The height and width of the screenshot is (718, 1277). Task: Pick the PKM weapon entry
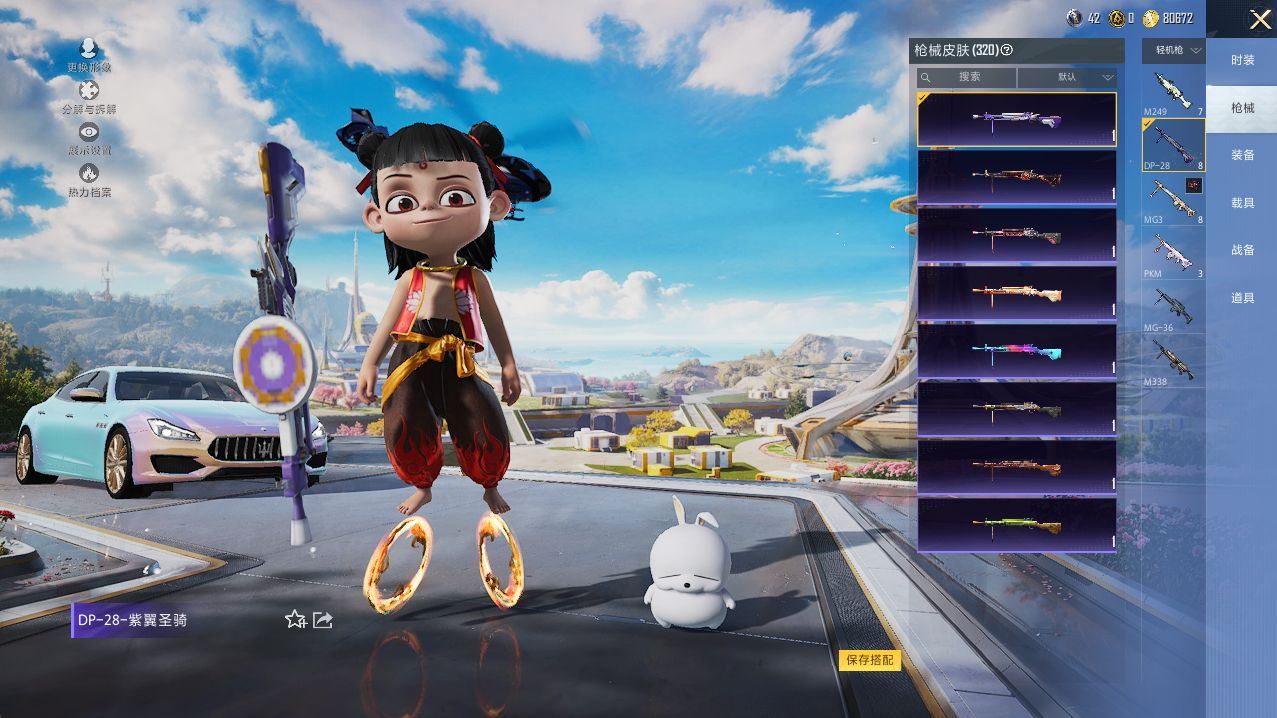point(1173,254)
